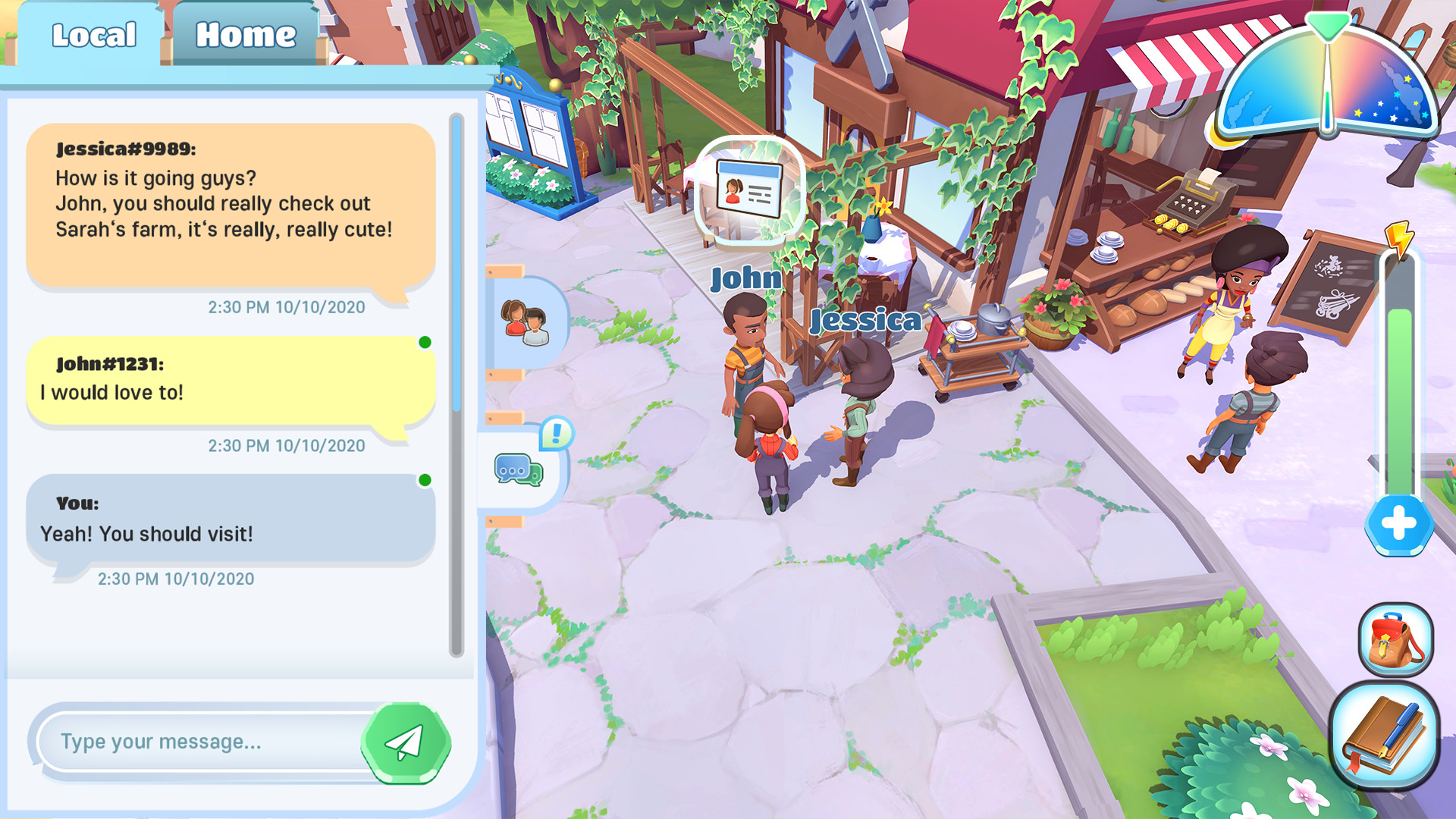The width and height of the screenshot is (1456, 819).
Task: Click the green online dot on John's message
Action: [423, 343]
